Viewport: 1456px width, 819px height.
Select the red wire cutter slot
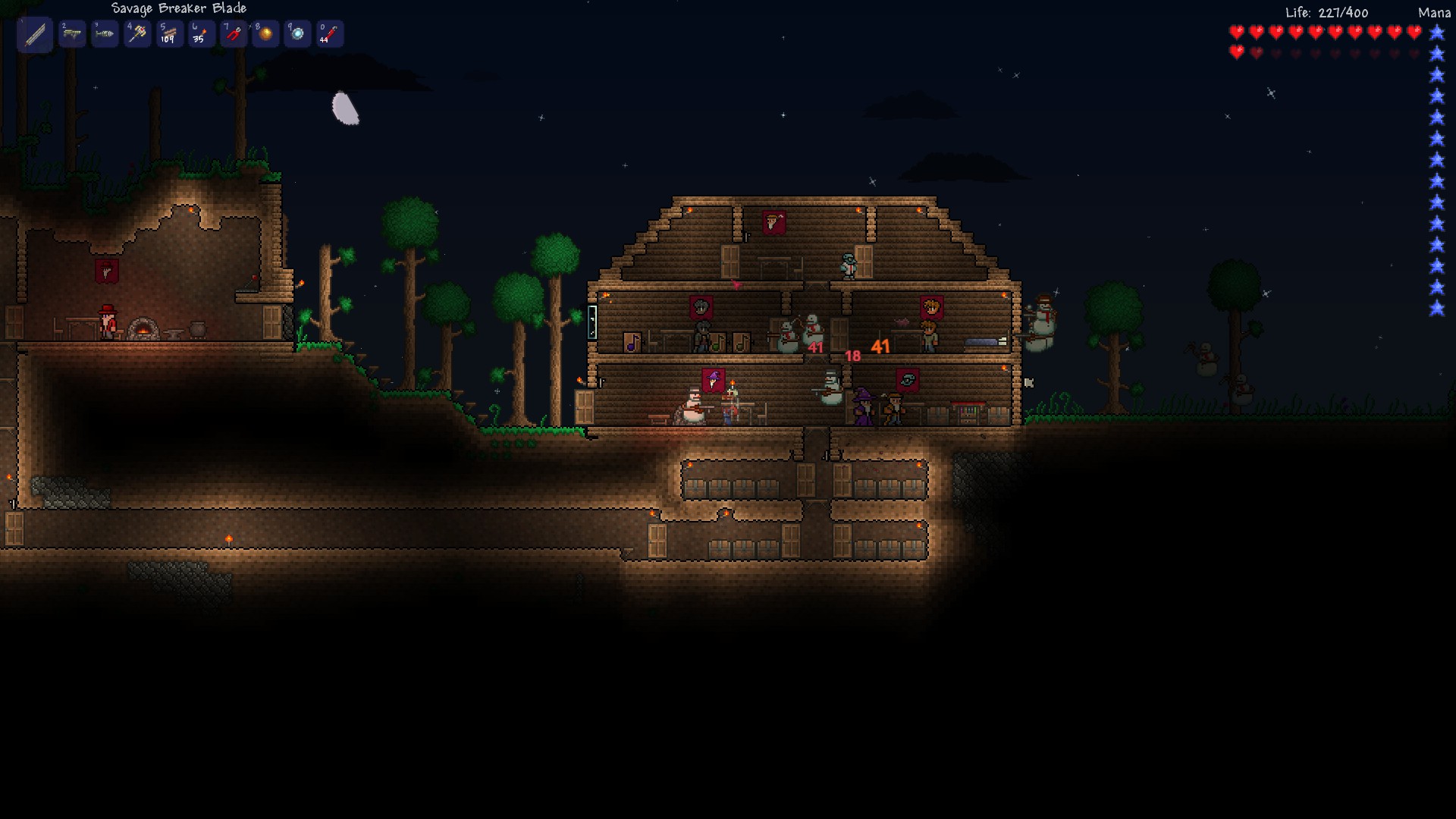[x=234, y=34]
